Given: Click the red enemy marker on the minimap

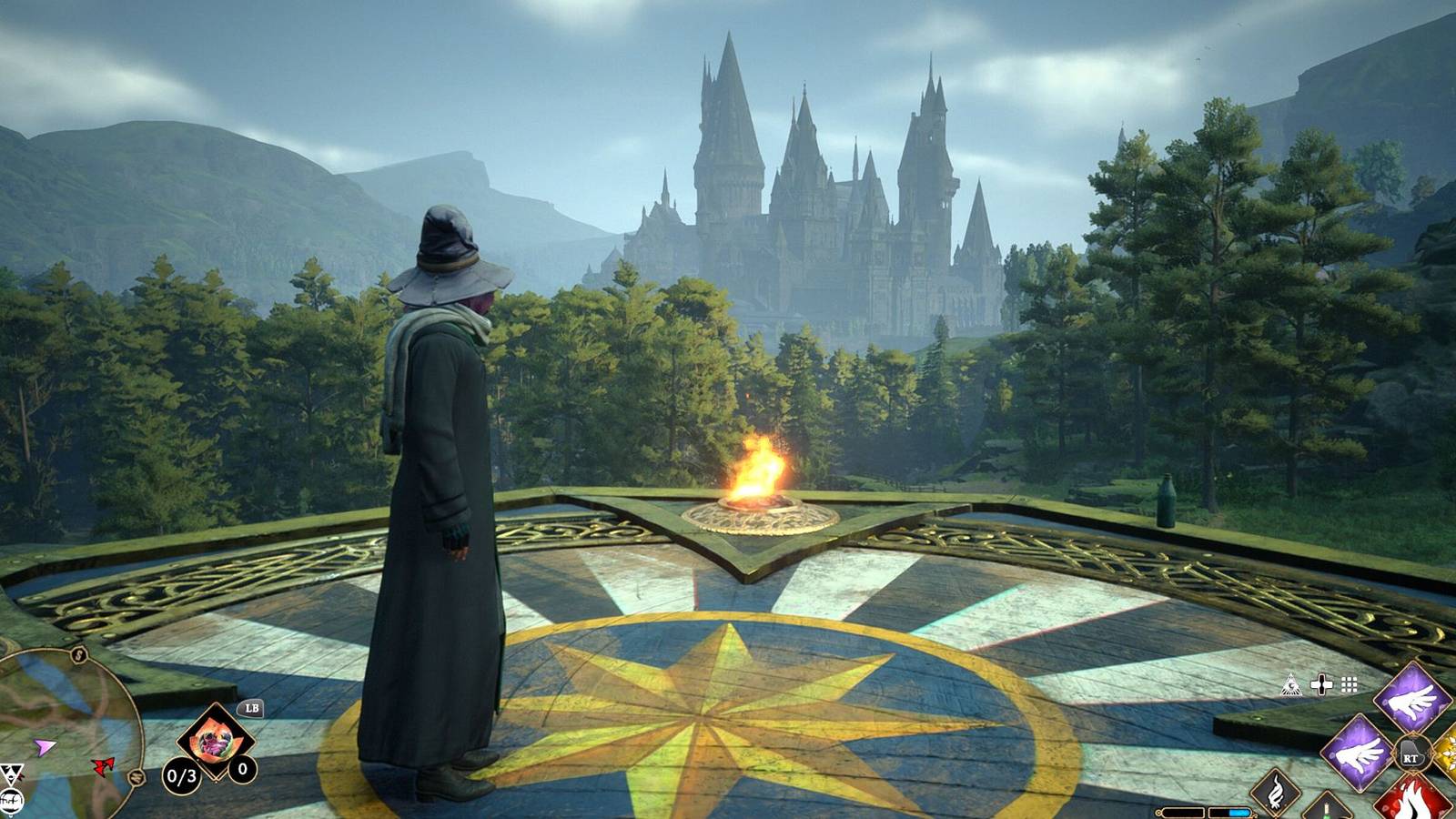Looking at the screenshot, I should click(x=102, y=768).
